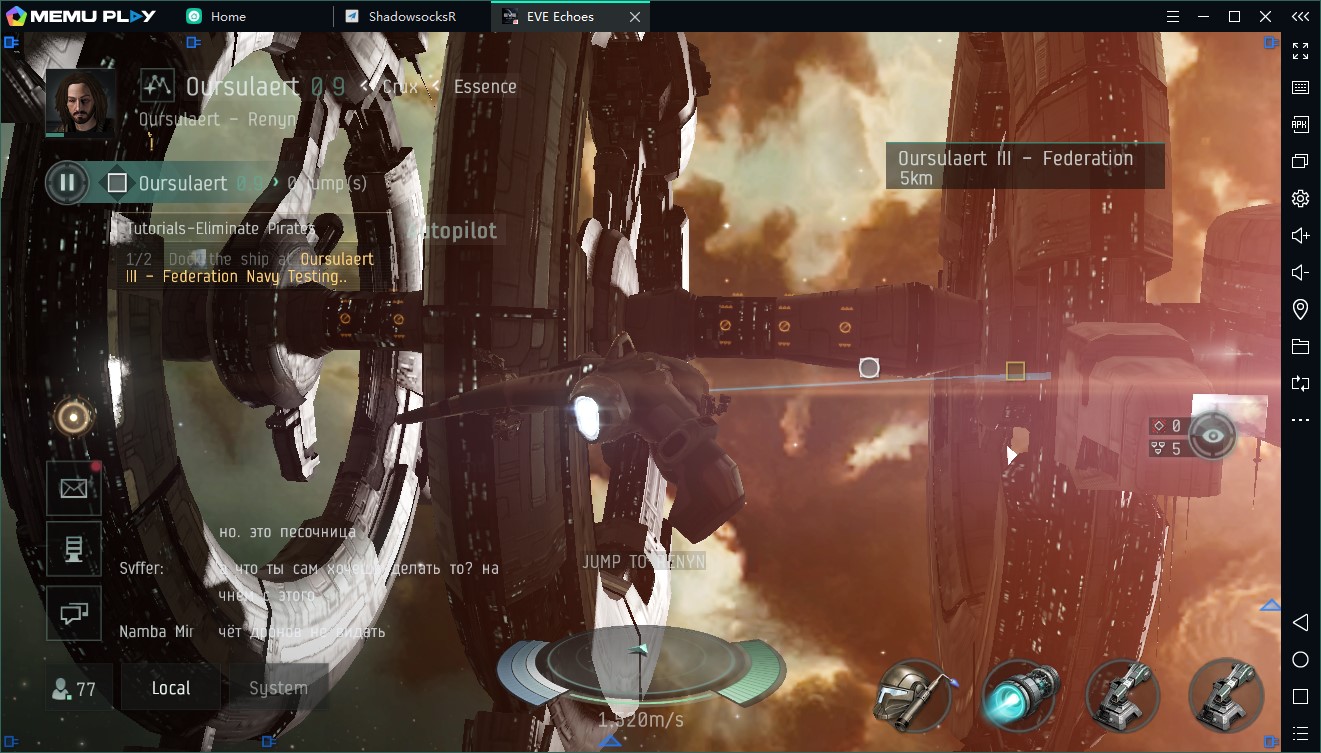Viewport: 1321px width, 753px height.
Task: Open the golden circular radar icon
Action: tap(74, 418)
